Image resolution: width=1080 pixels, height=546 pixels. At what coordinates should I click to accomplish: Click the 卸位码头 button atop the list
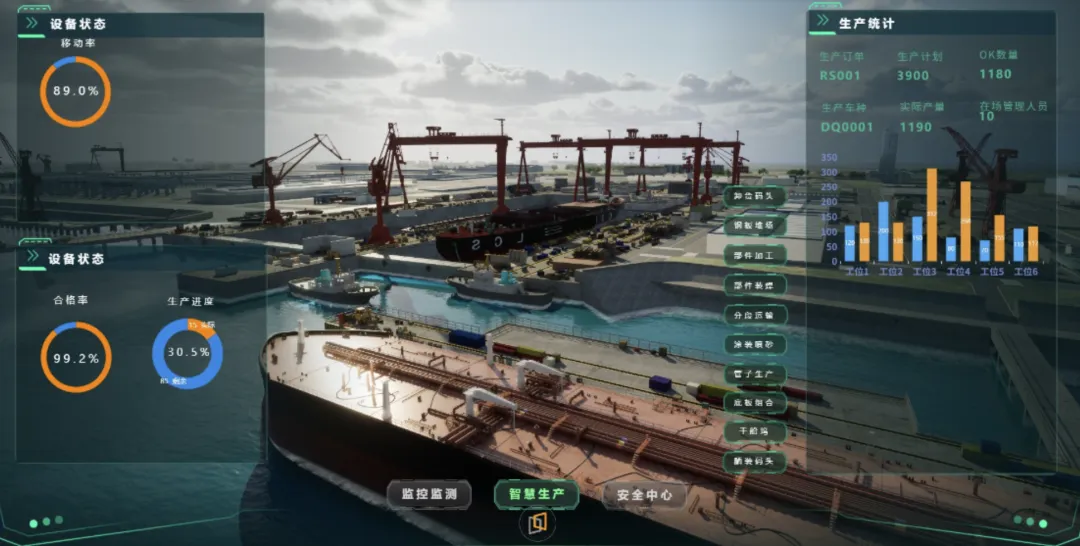(754, 196)
